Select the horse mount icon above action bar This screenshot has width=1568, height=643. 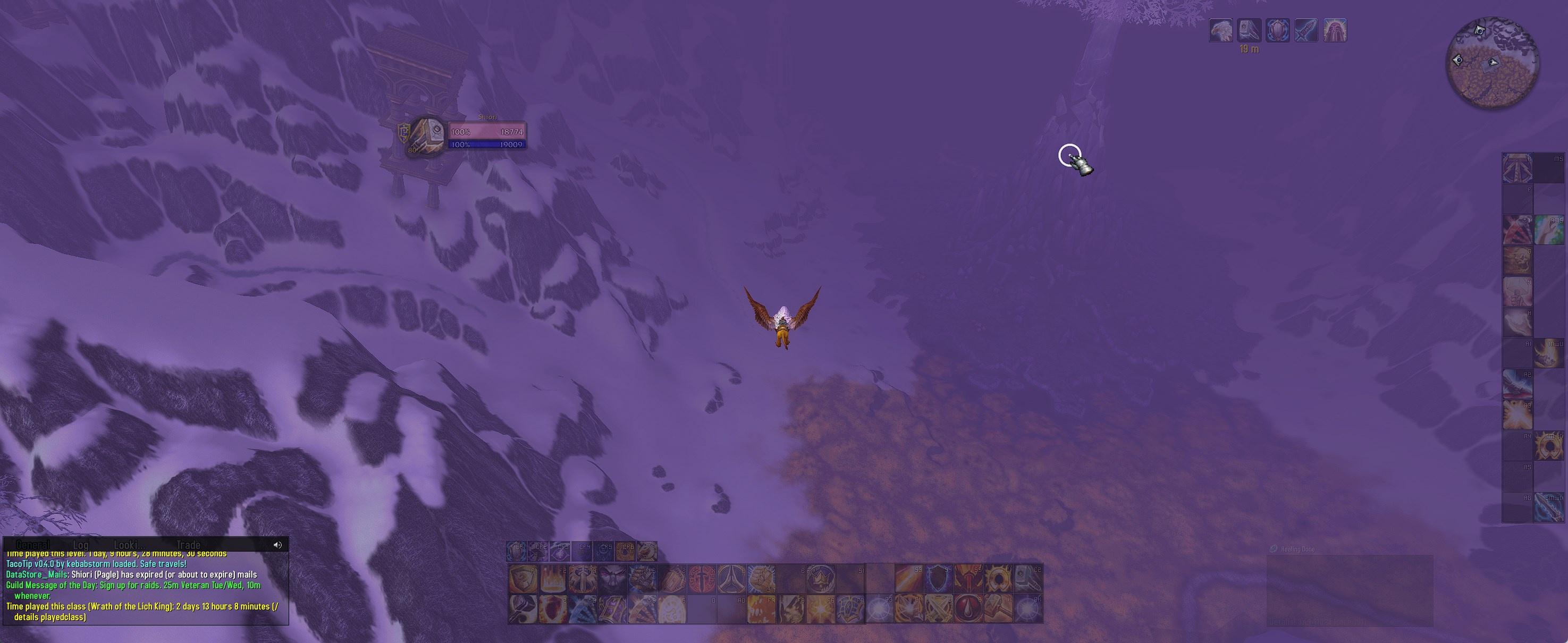coord(646,552)
